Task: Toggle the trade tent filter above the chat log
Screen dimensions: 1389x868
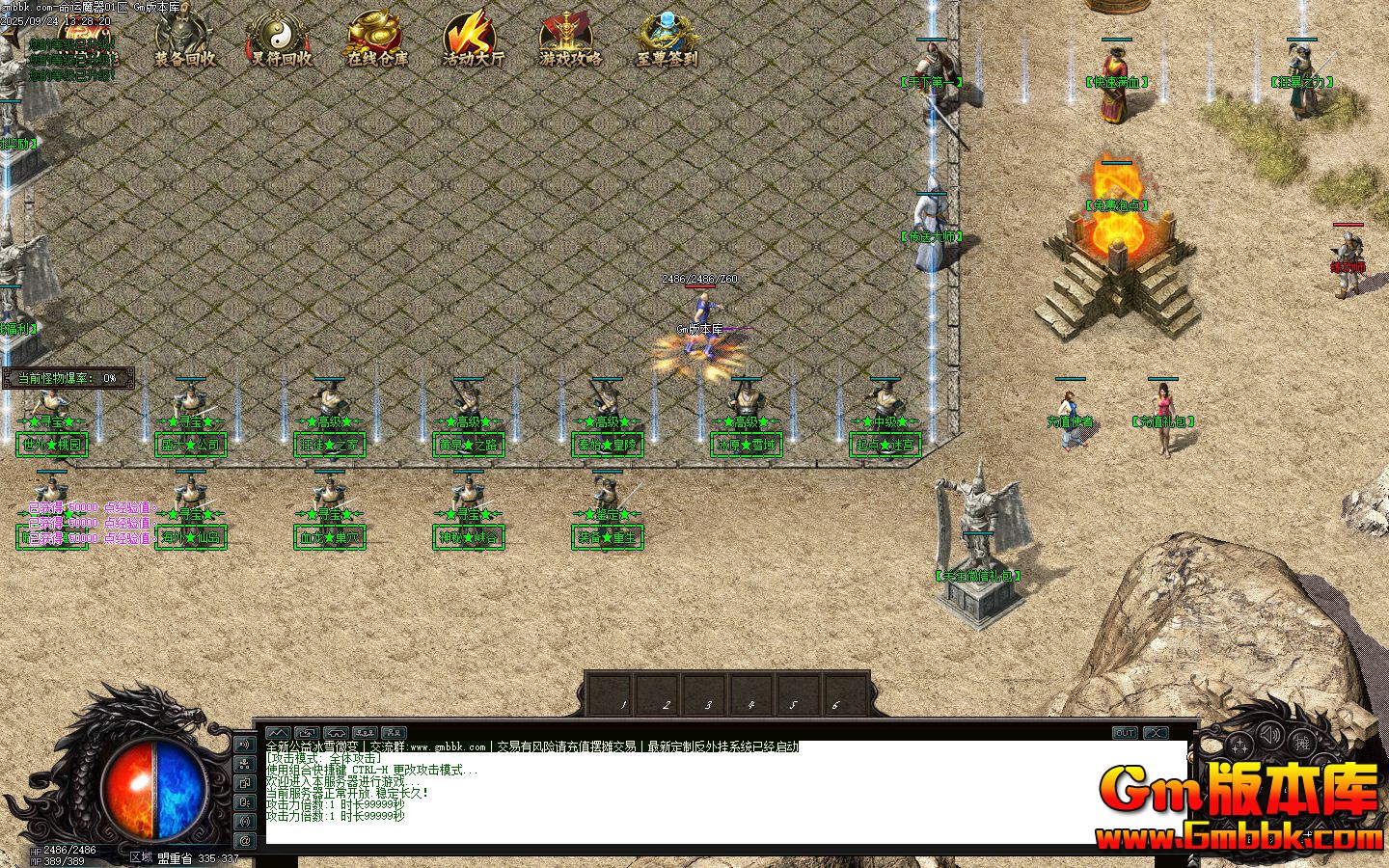Action: (335, 733)
